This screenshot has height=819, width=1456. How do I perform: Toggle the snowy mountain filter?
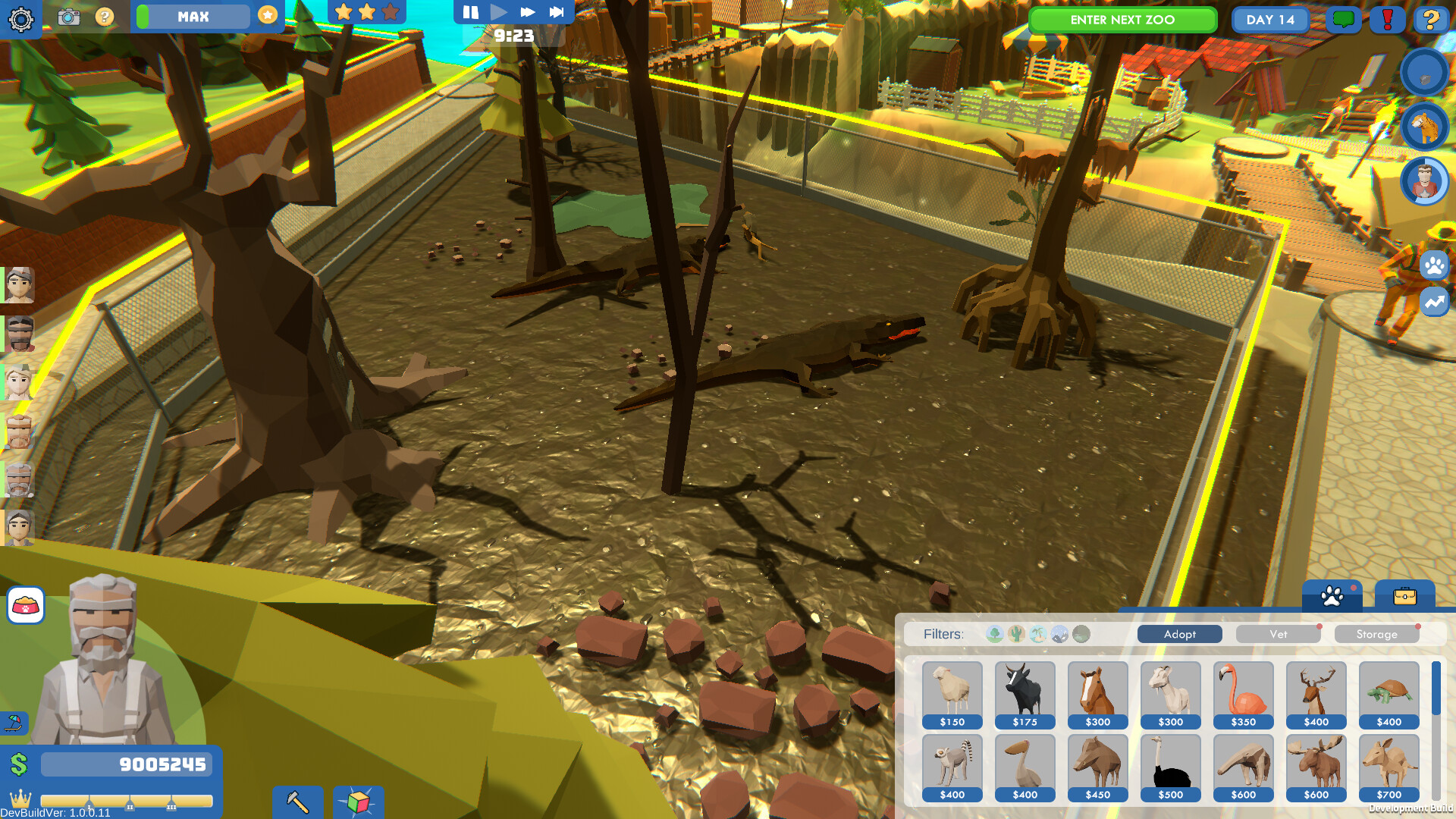[1060, 634]
